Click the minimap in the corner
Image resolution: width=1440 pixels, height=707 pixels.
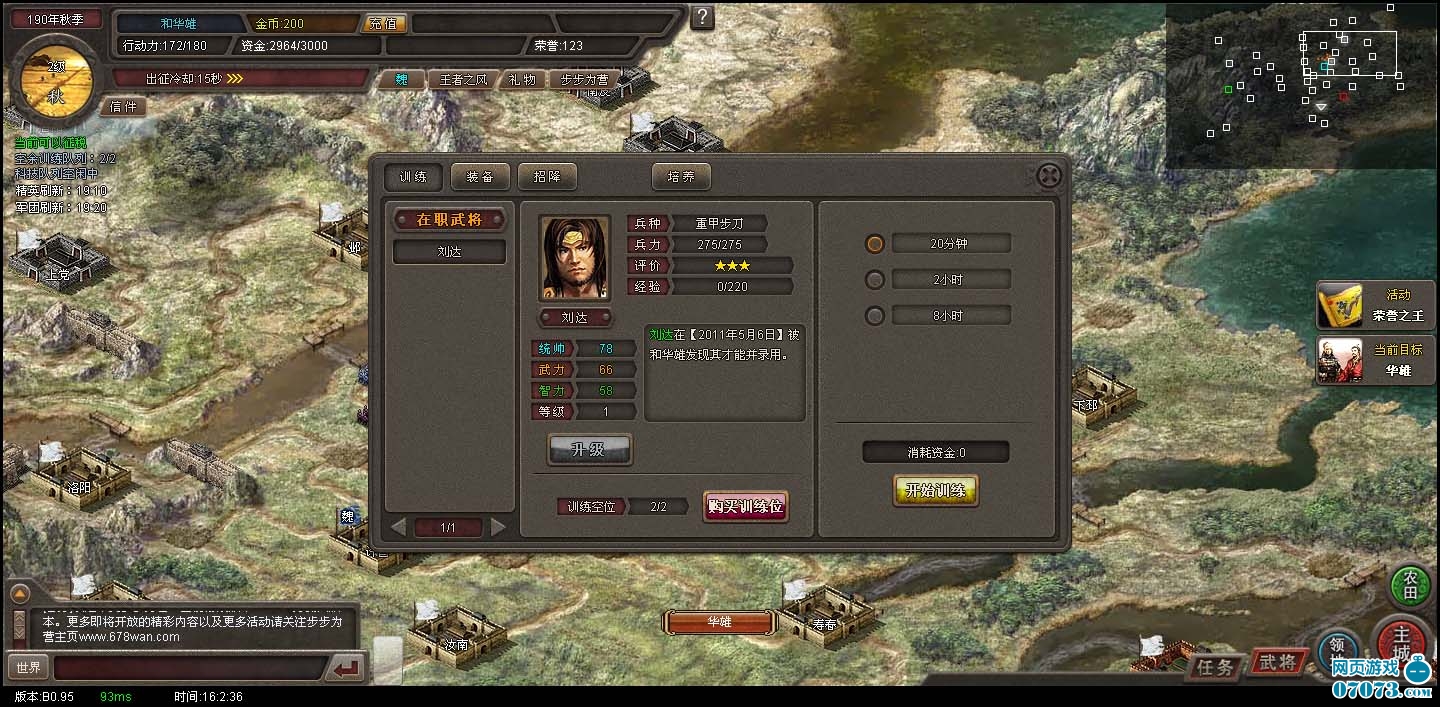[1302, 85]
